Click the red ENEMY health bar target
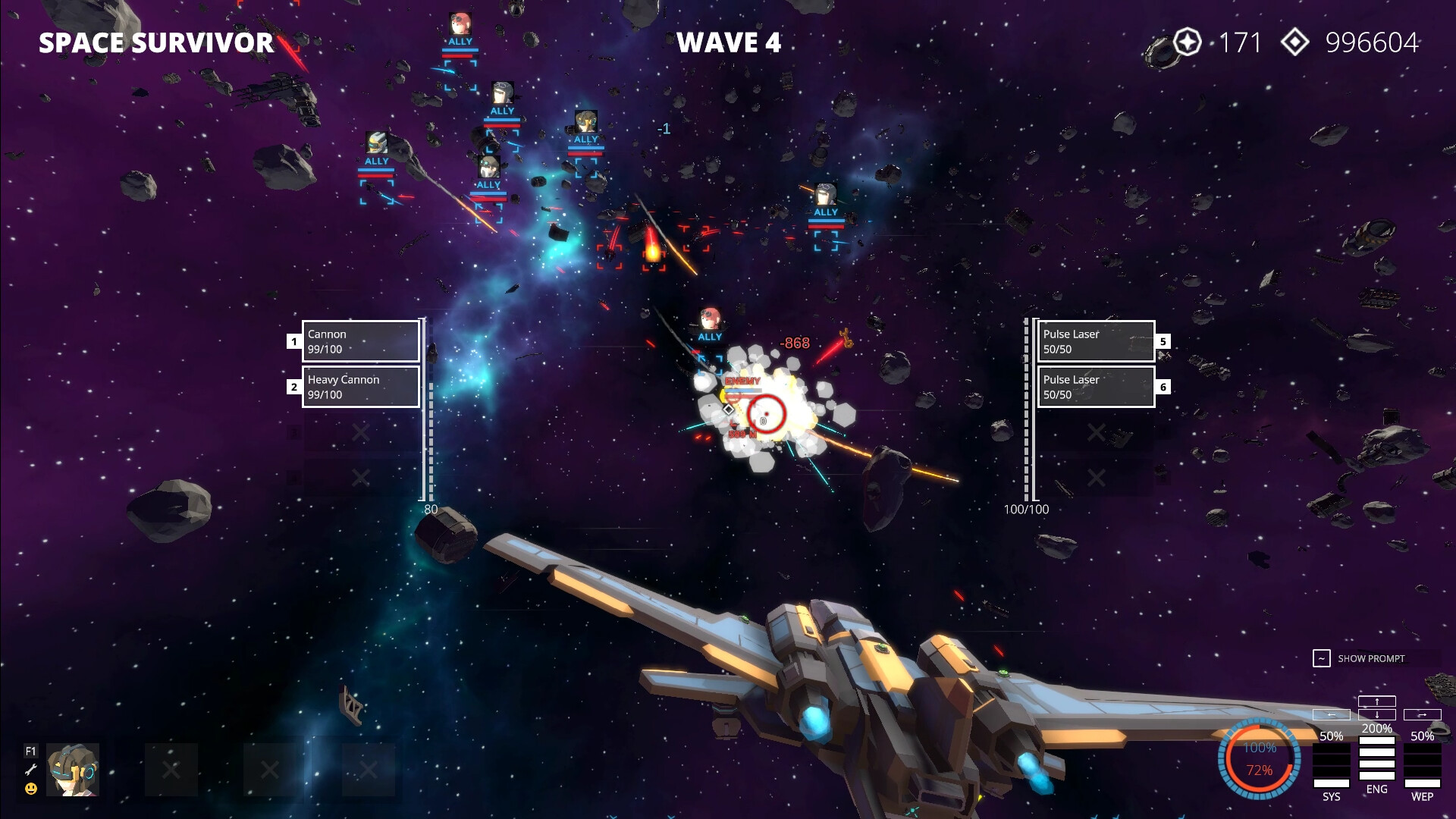The image size is (1456, 819). click(743, 395)
